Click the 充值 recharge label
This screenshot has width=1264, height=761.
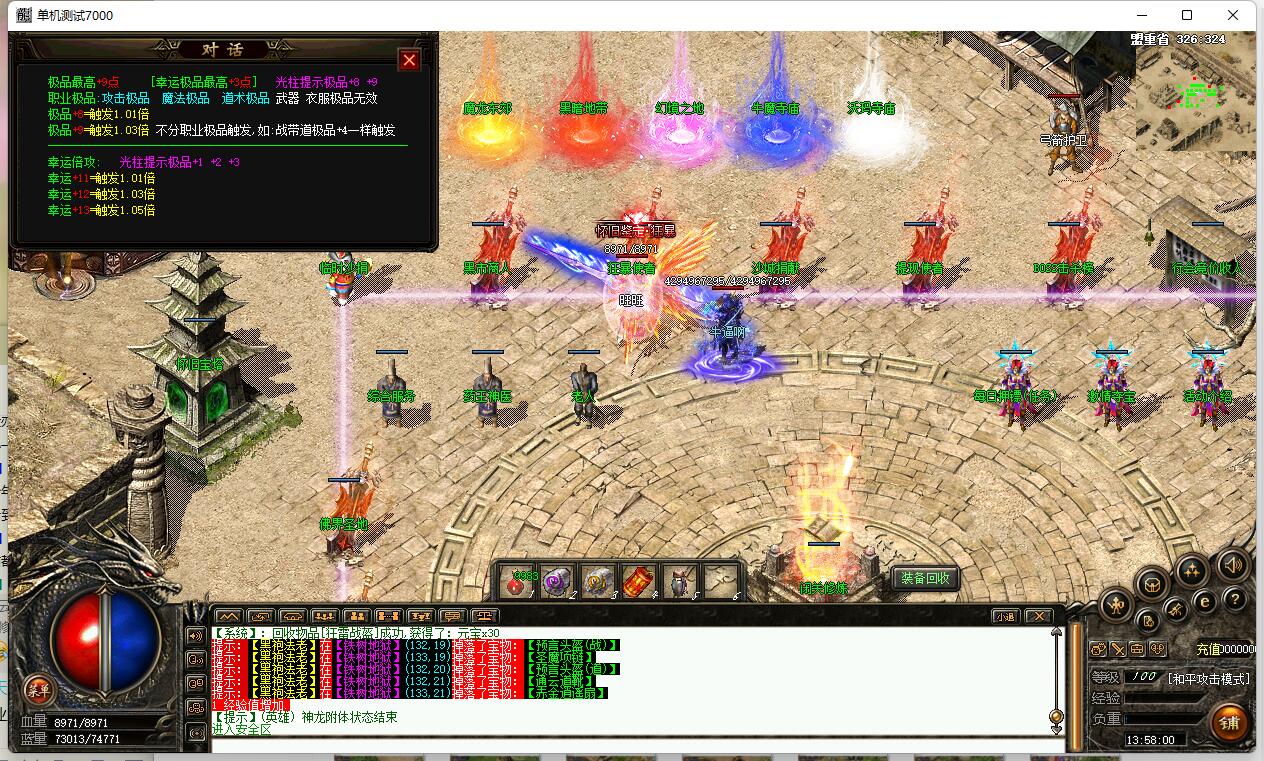[x=1208, y=649]
